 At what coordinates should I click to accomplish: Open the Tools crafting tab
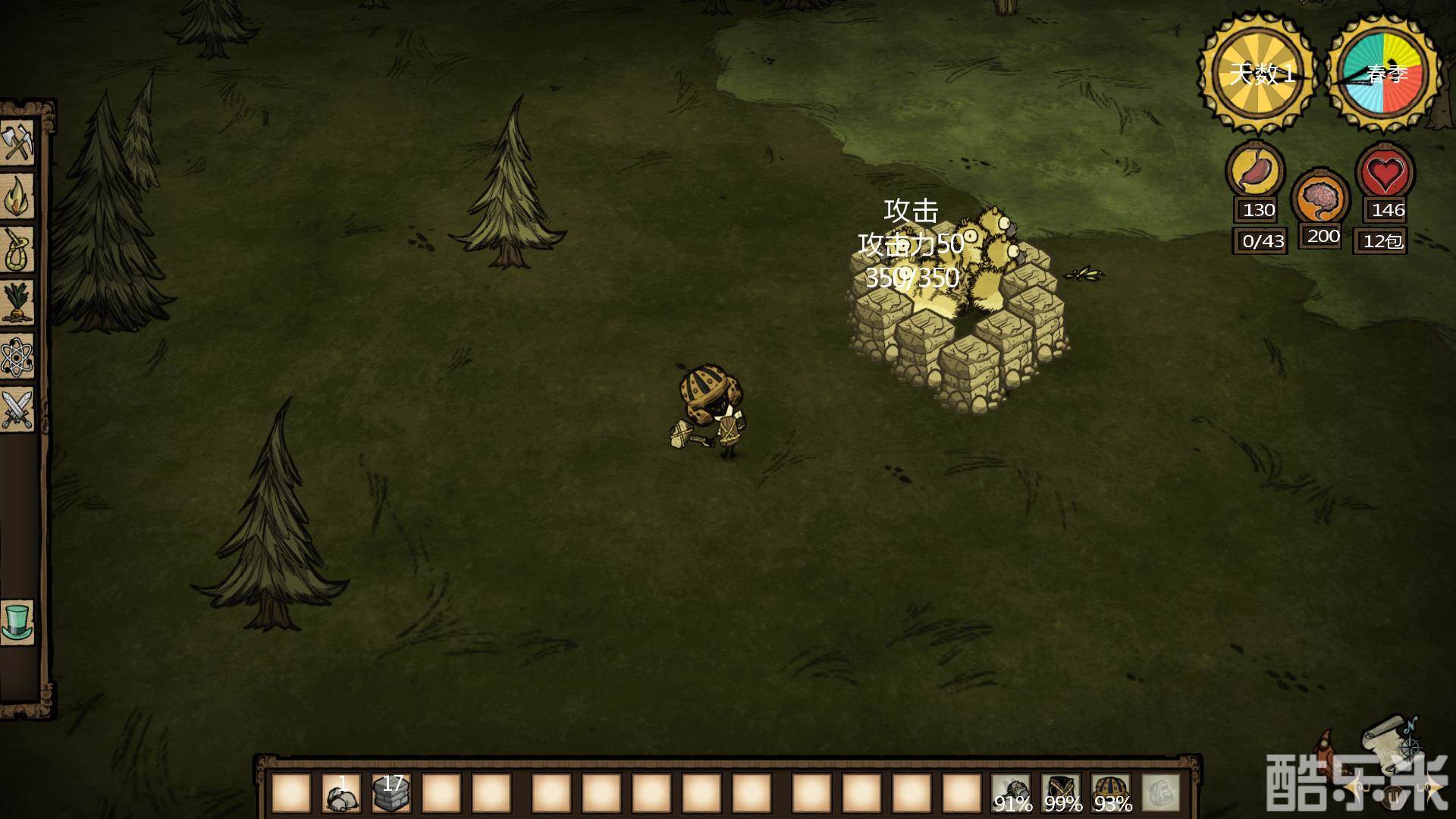coord(18,143)
